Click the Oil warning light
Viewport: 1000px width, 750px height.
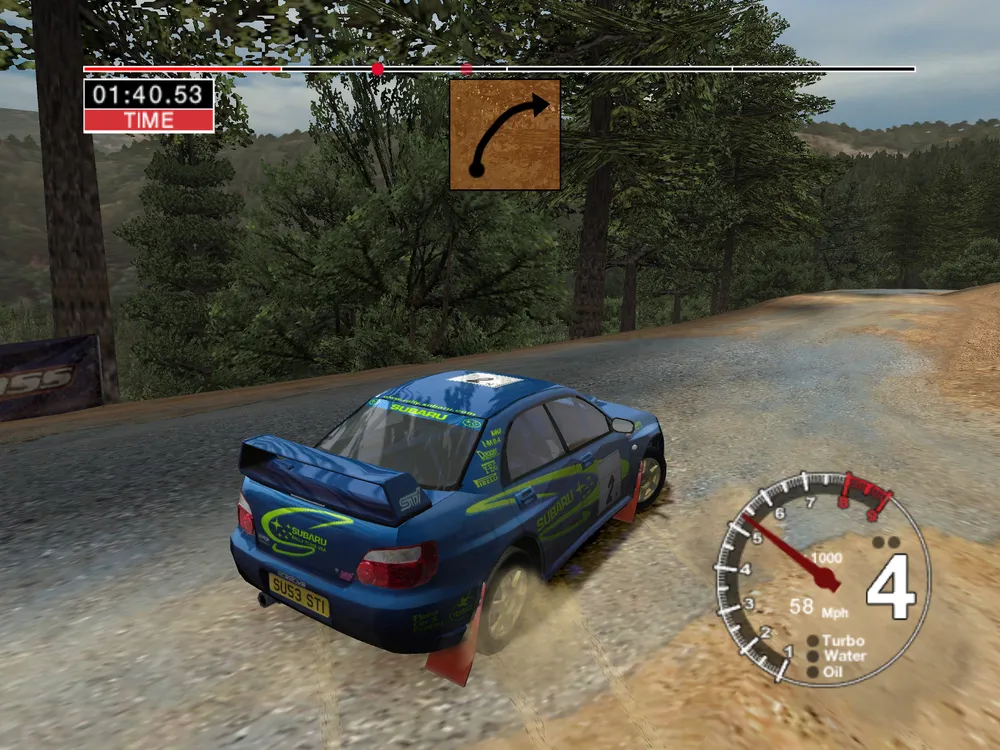point(813,672)
